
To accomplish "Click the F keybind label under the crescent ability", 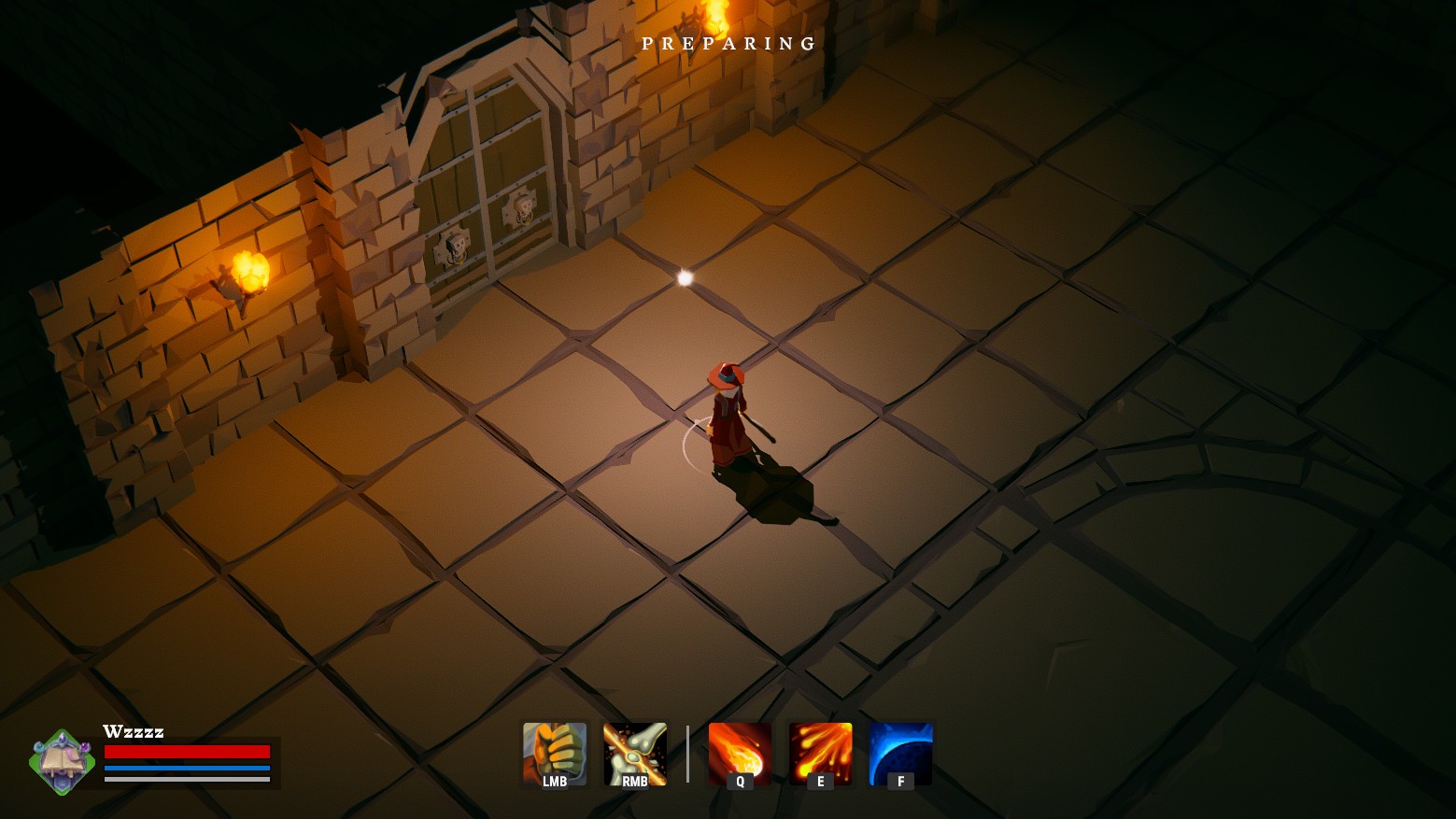I will coord(899,783).
